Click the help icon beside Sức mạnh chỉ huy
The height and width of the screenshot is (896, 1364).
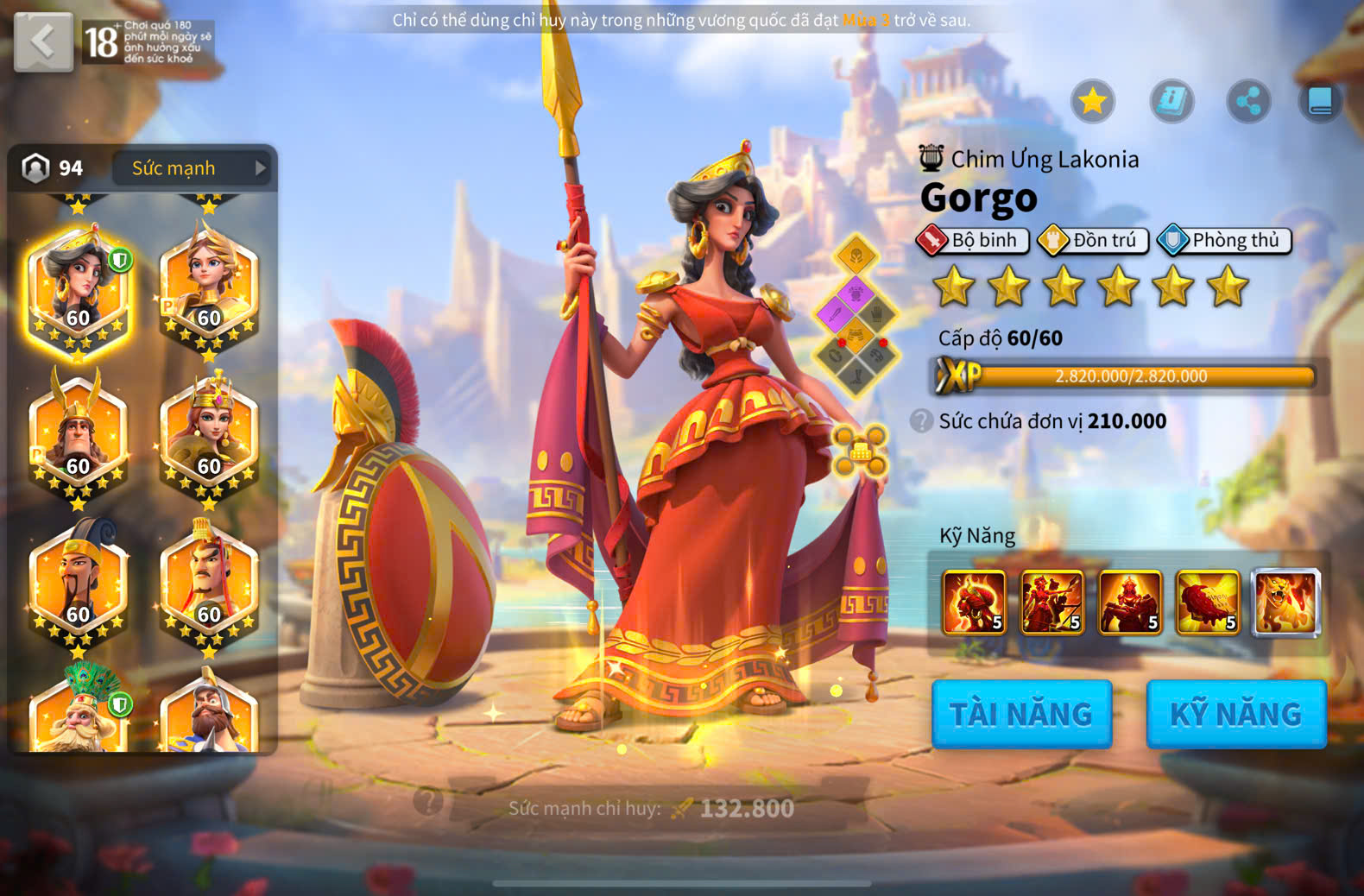(427, 802)
